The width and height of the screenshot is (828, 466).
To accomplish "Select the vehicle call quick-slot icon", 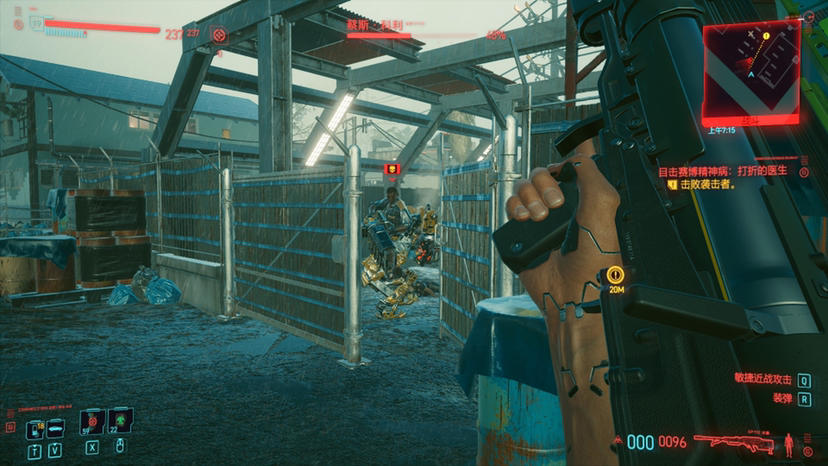I will (54, 429).
